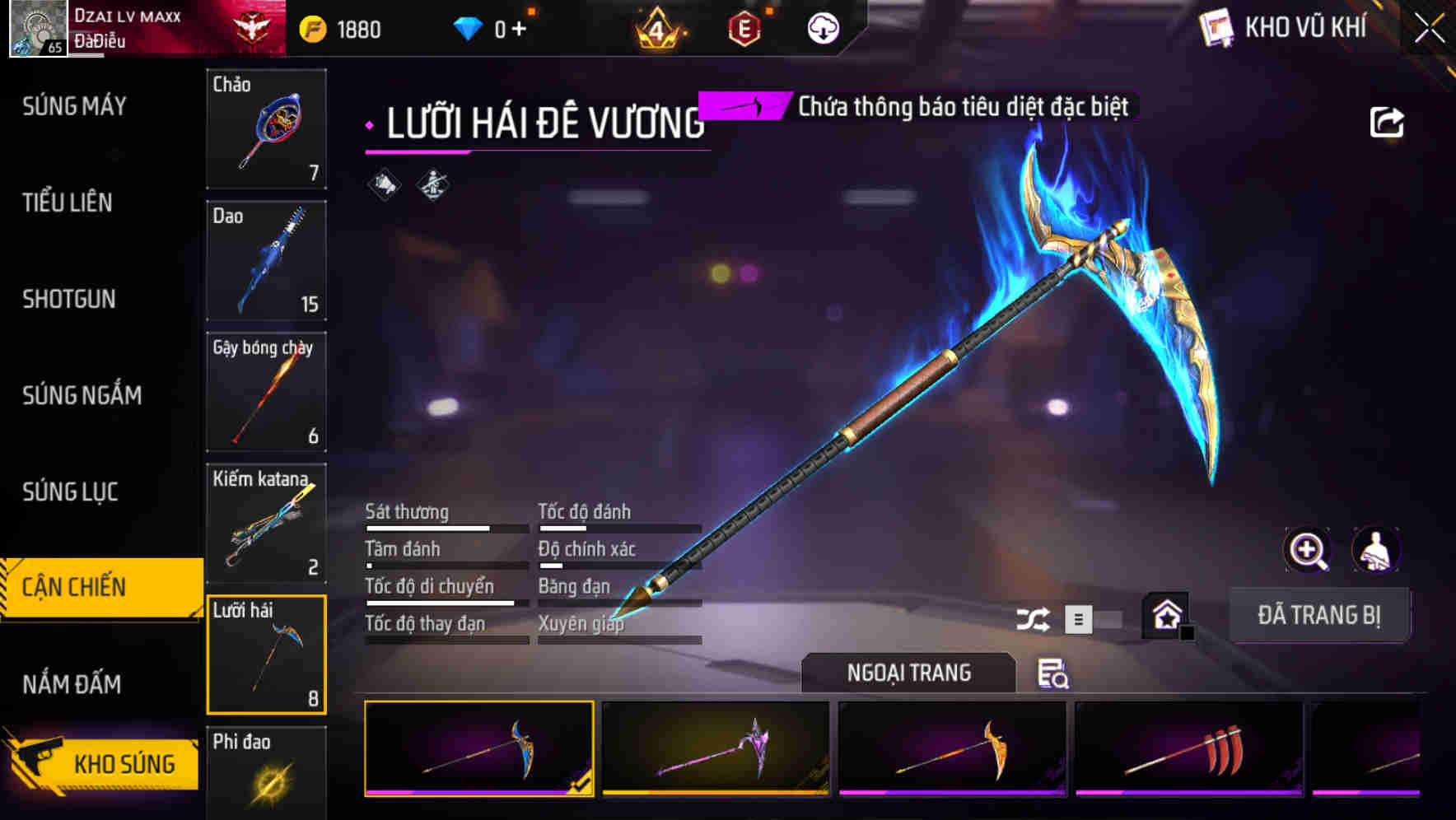Image resolution: width=1456 pixels, height=820 pixels.
Task: Click the character preview icon beside the magnifier
Action: pos(1377,550)
